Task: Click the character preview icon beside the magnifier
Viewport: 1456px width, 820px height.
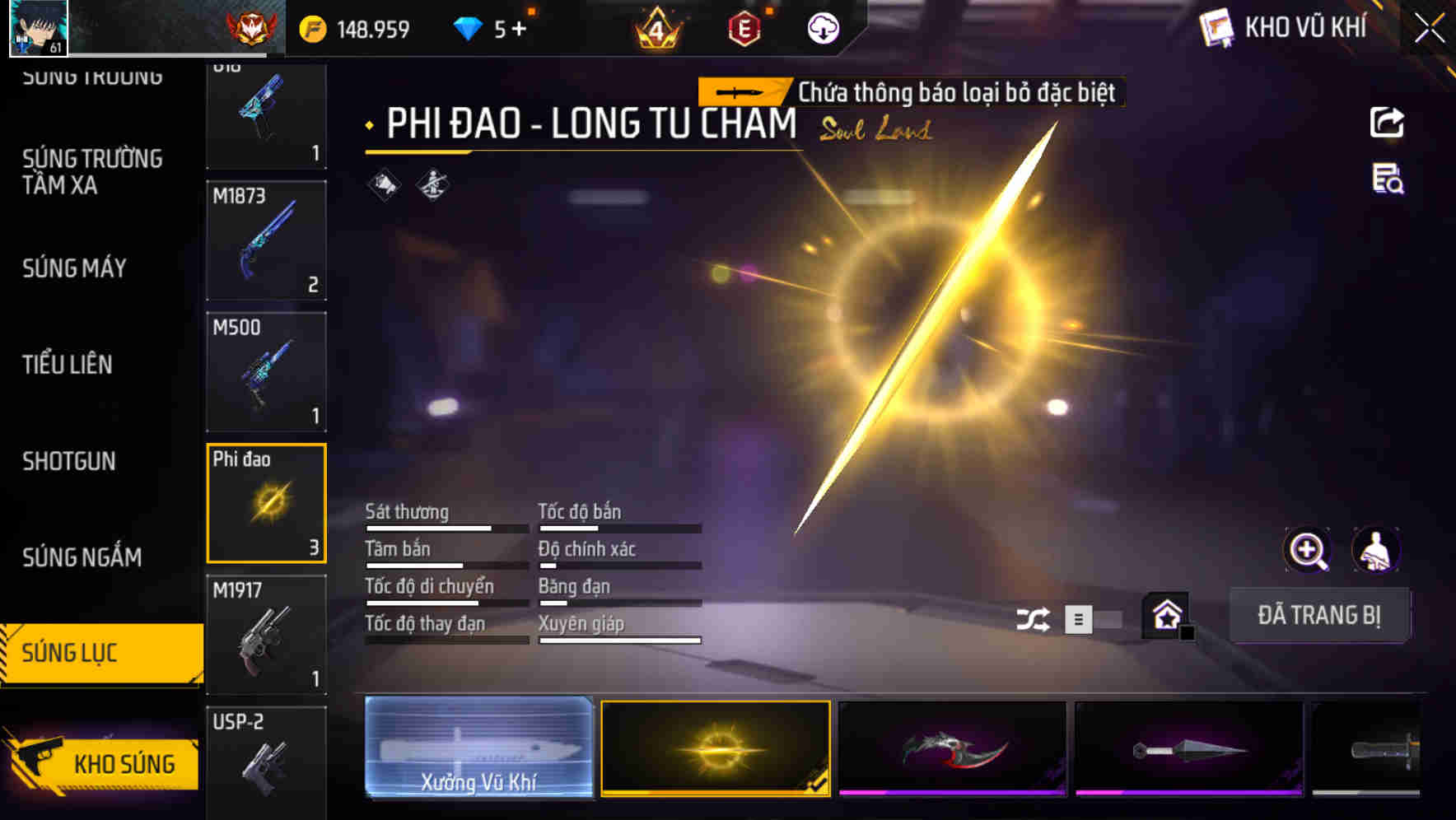Action: 1377,549
